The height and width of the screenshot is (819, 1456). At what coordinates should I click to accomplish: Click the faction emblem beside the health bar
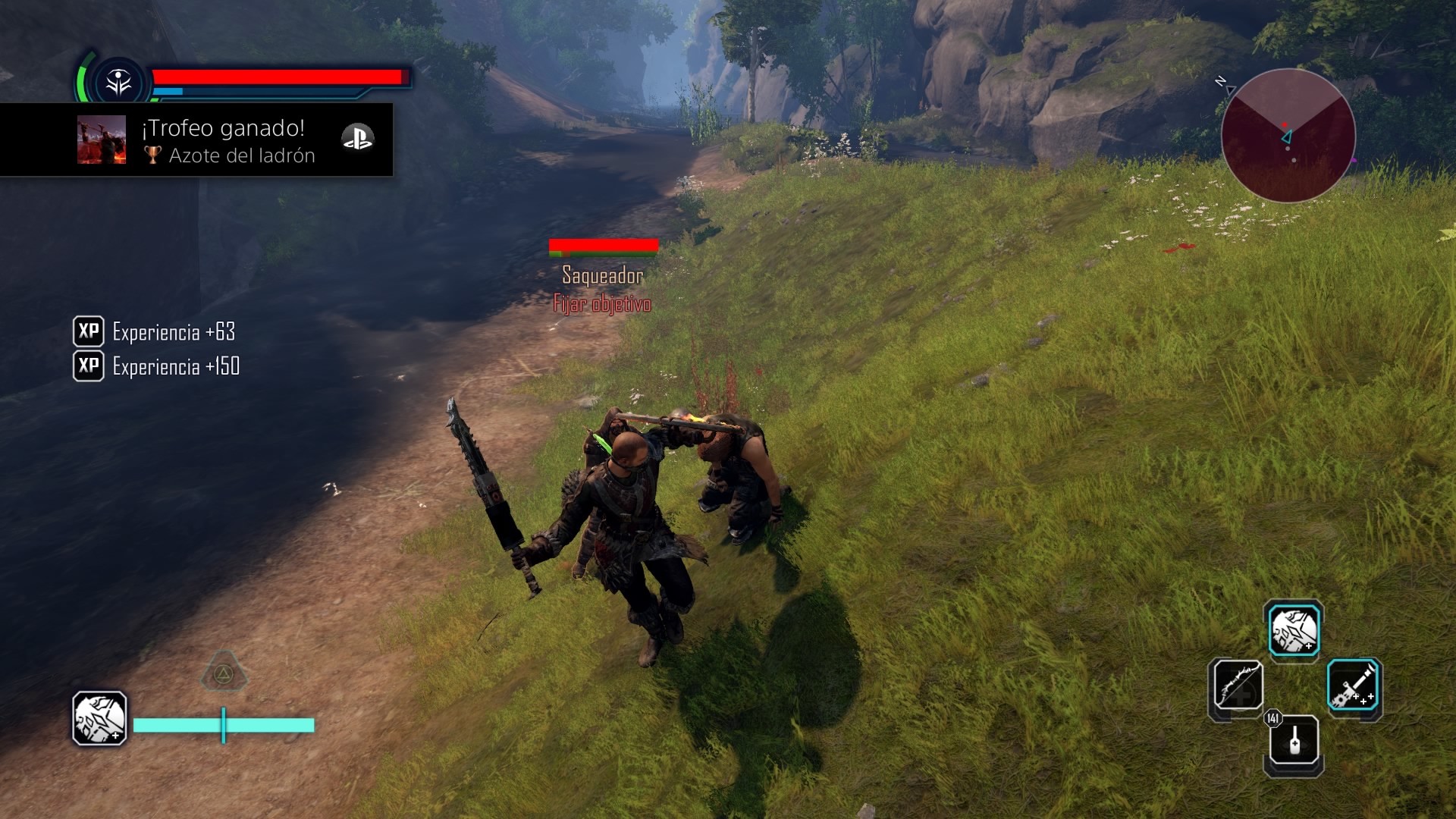click(x=119, y=83)
